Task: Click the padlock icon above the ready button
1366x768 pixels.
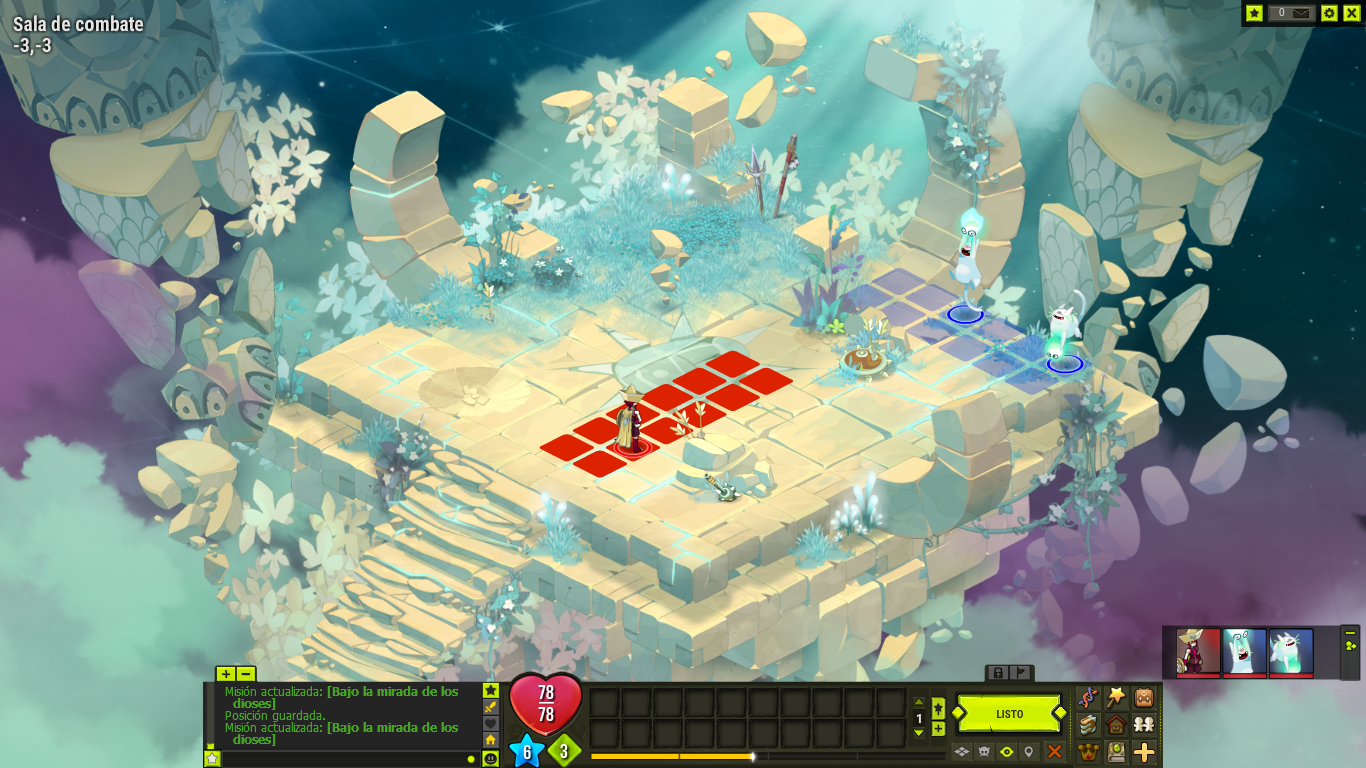Action: pos(998,673)
